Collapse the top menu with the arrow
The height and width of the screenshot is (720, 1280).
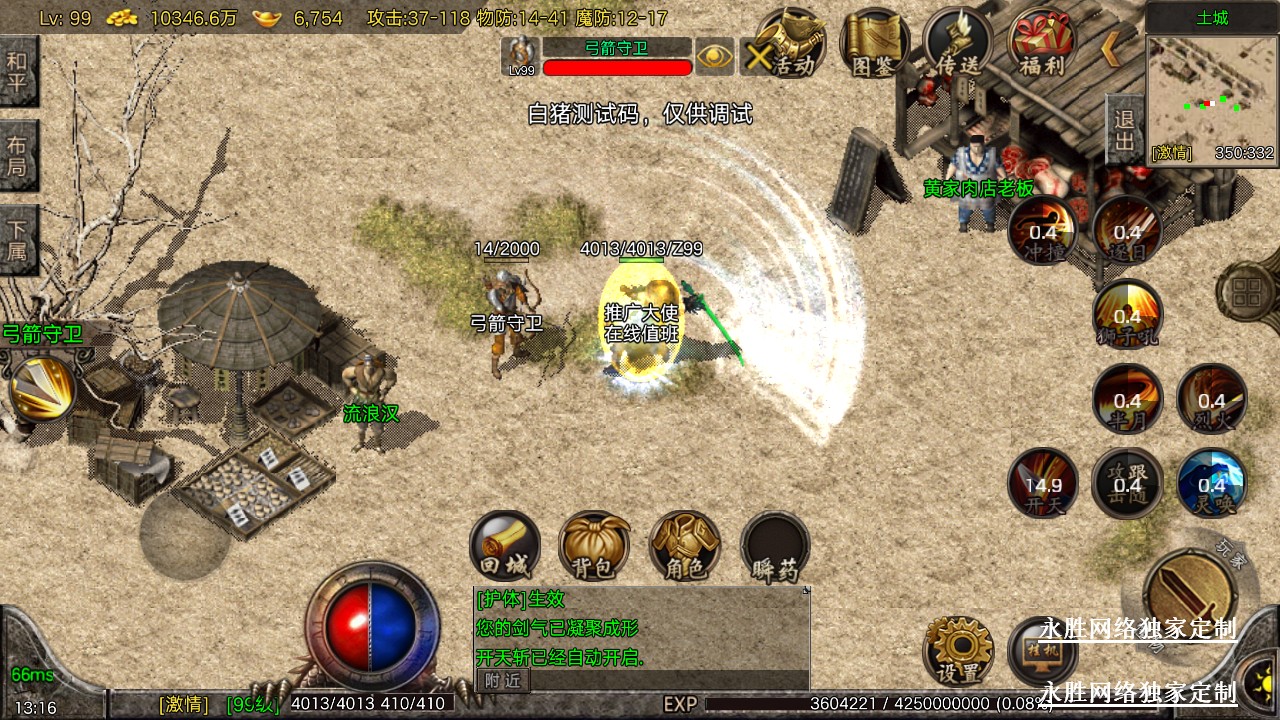pos(1111,48)
